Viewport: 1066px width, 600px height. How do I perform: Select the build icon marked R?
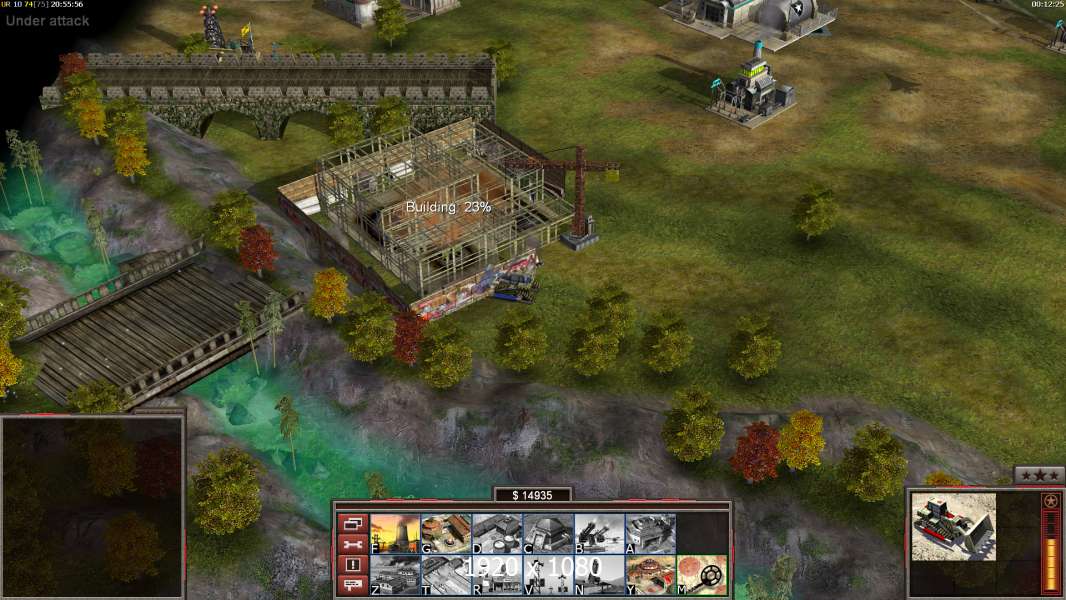[497, 575]
